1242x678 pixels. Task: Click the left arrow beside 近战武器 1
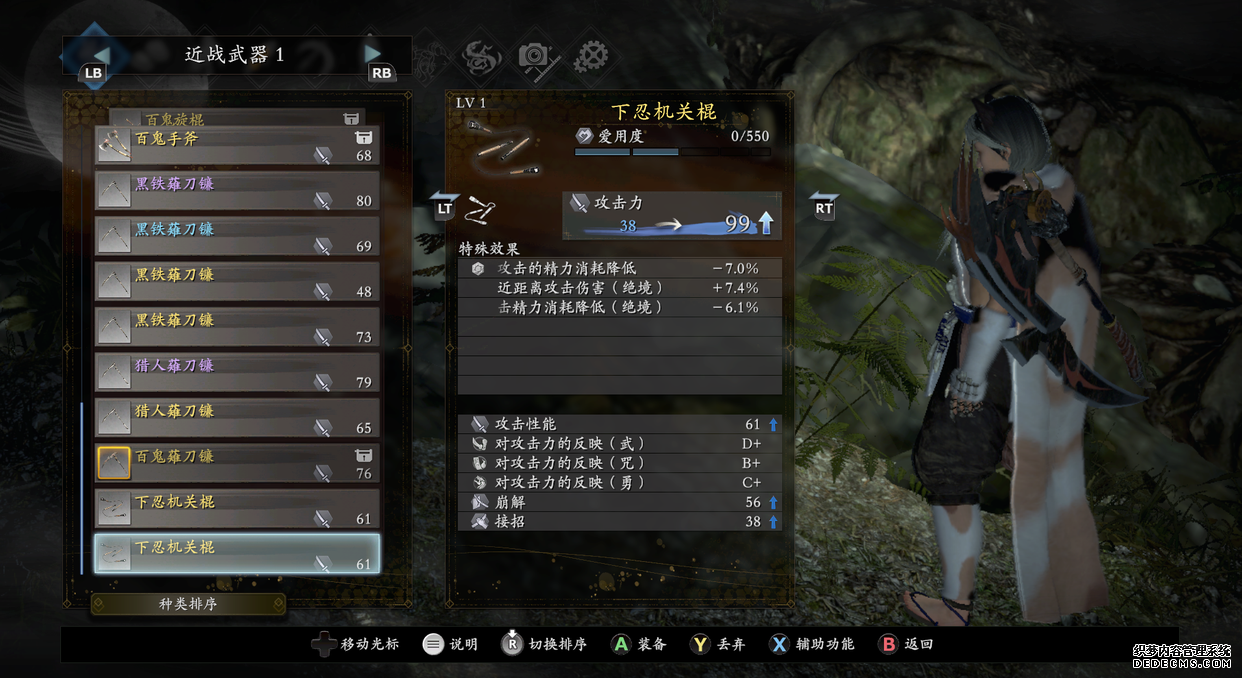pyautogui.click(x=100, y=54)
